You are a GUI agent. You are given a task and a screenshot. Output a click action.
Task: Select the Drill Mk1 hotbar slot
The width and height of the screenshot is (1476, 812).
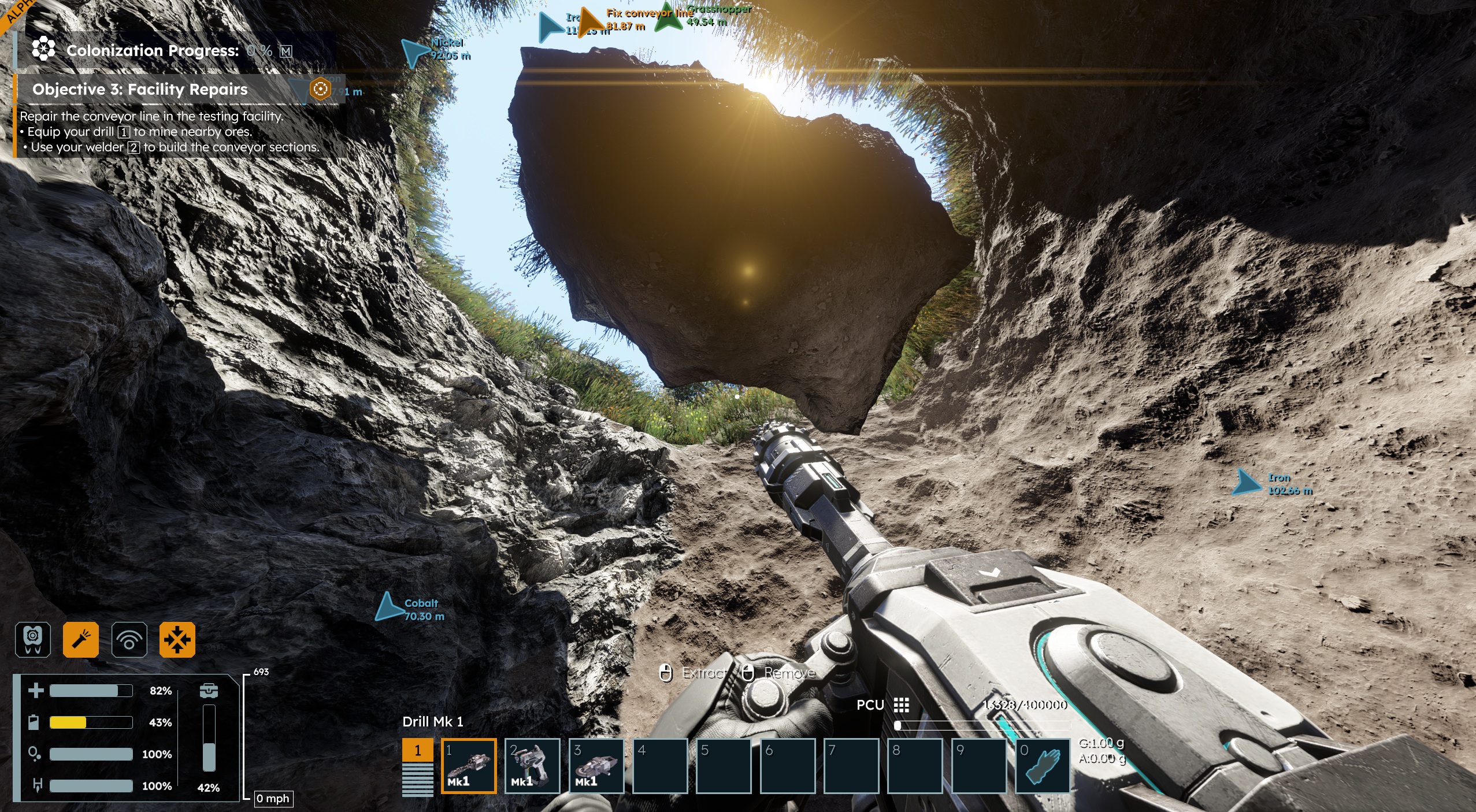[x=469, y=766]
